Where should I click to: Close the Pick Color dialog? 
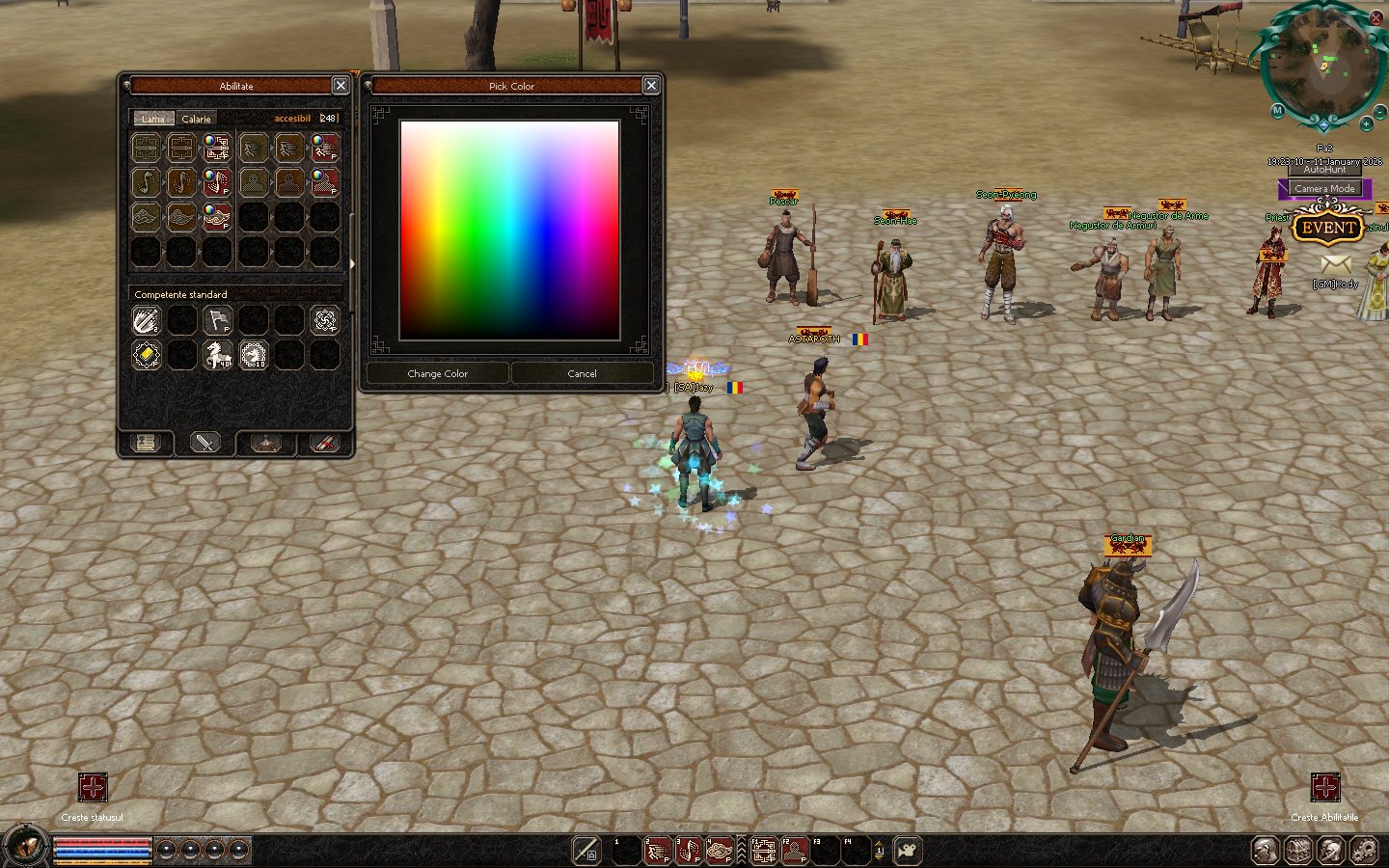point(651,86)
